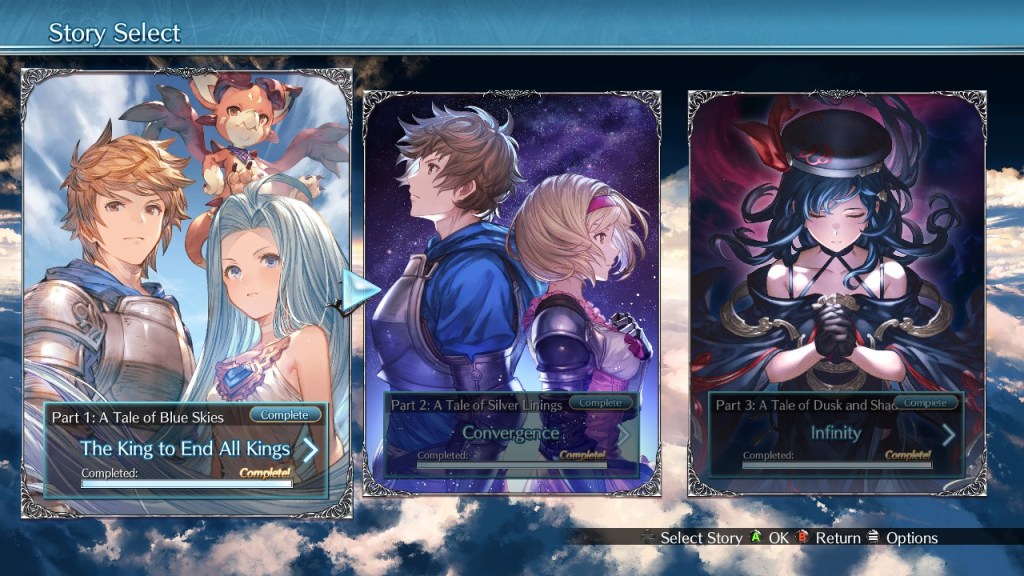
Task: Choose the Part 2: A Tale of Silver Linings card
Action: [511, 250]
